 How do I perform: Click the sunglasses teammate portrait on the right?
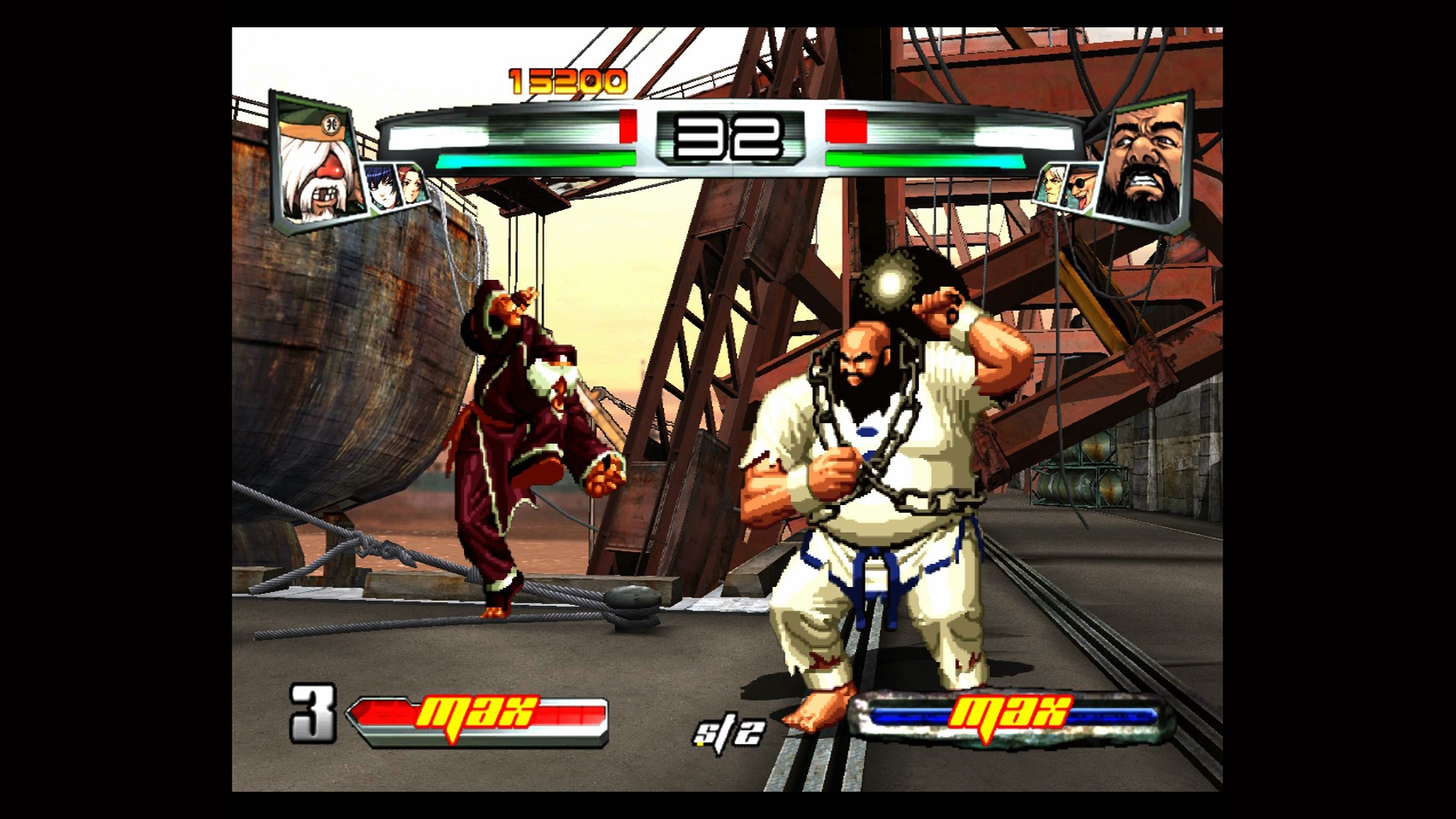[1081, 187]
